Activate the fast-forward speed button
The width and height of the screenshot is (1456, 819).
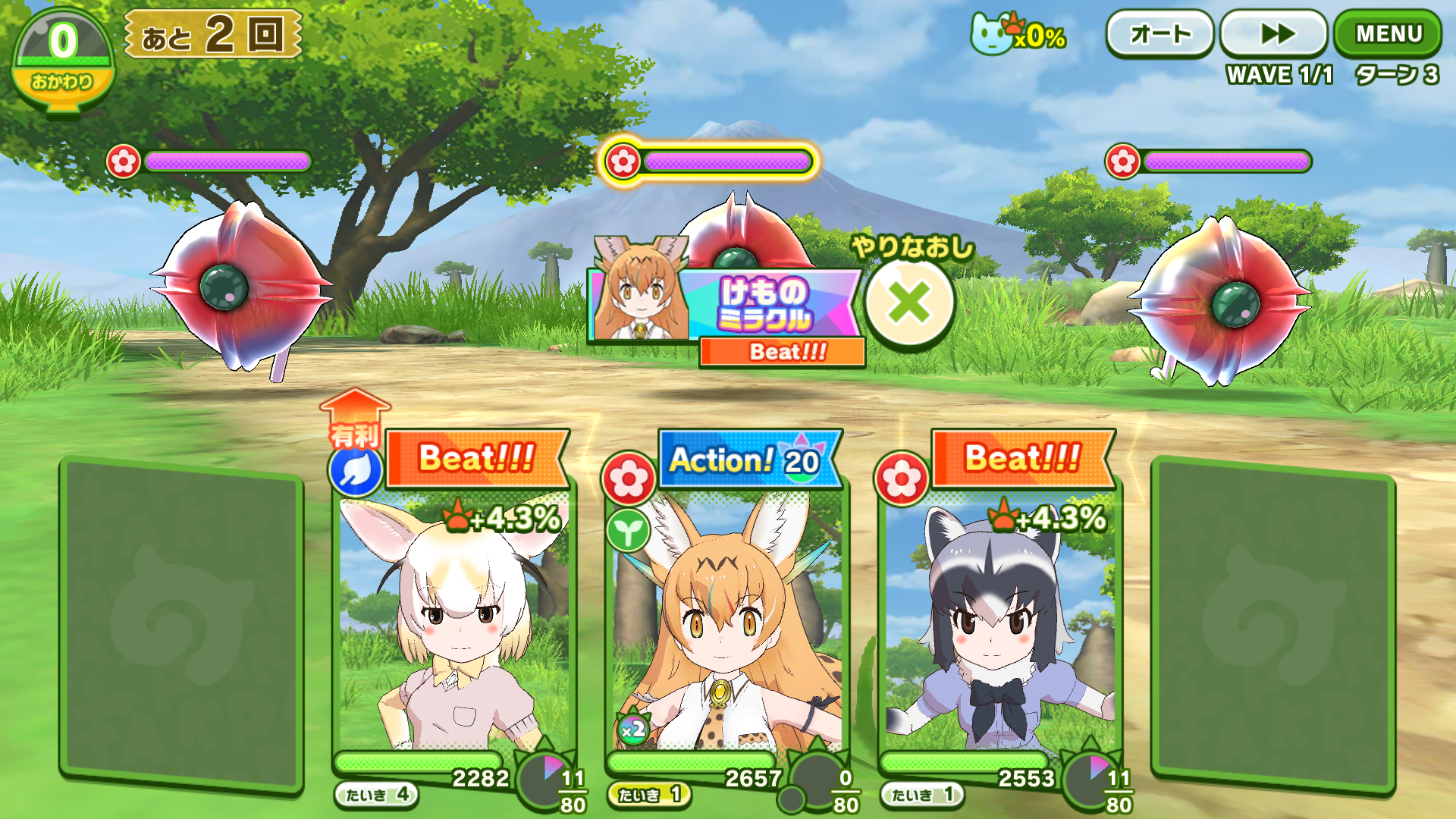[1275, 34]
